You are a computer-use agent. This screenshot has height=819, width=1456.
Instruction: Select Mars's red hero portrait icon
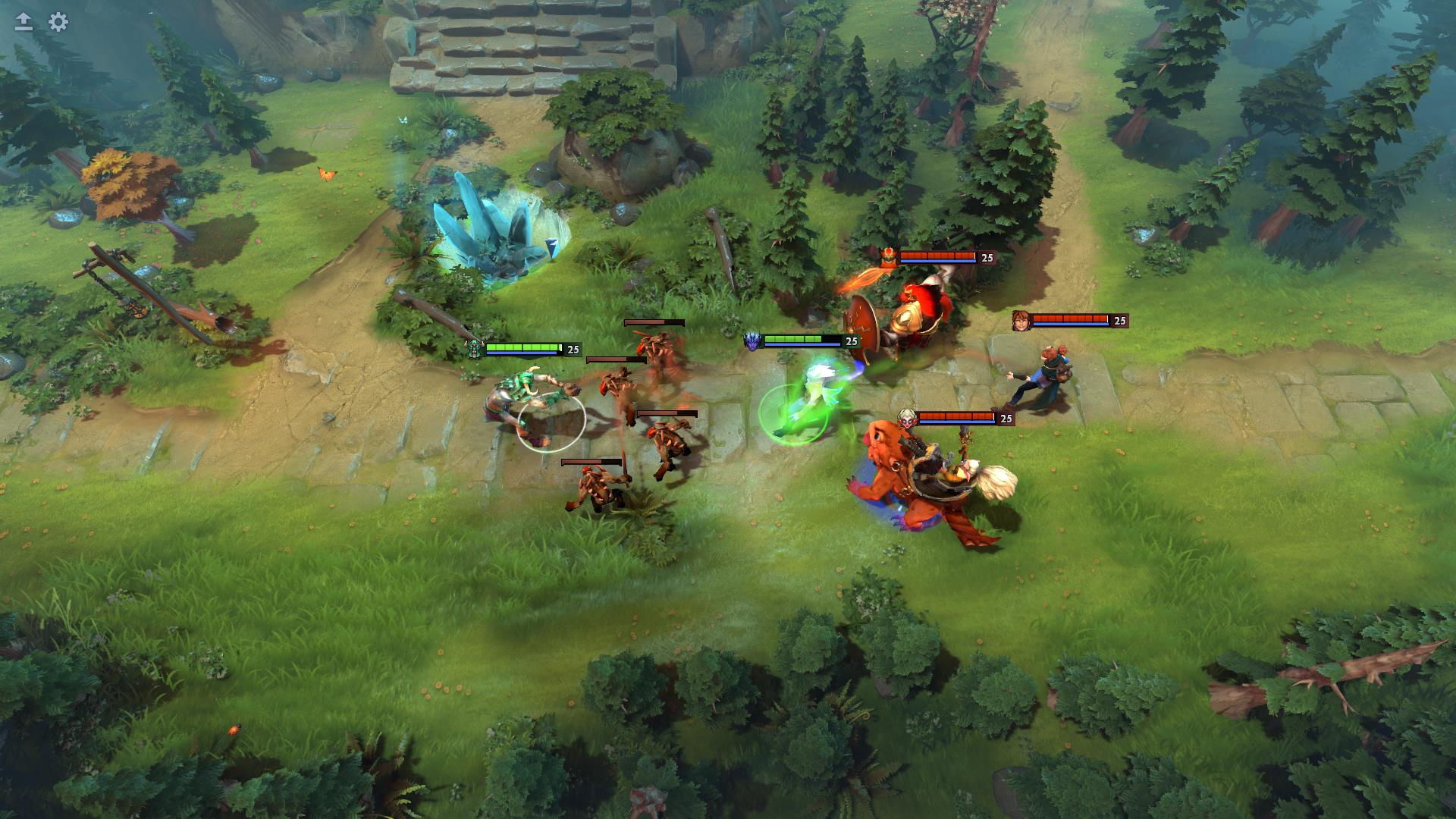pos(888,256)
